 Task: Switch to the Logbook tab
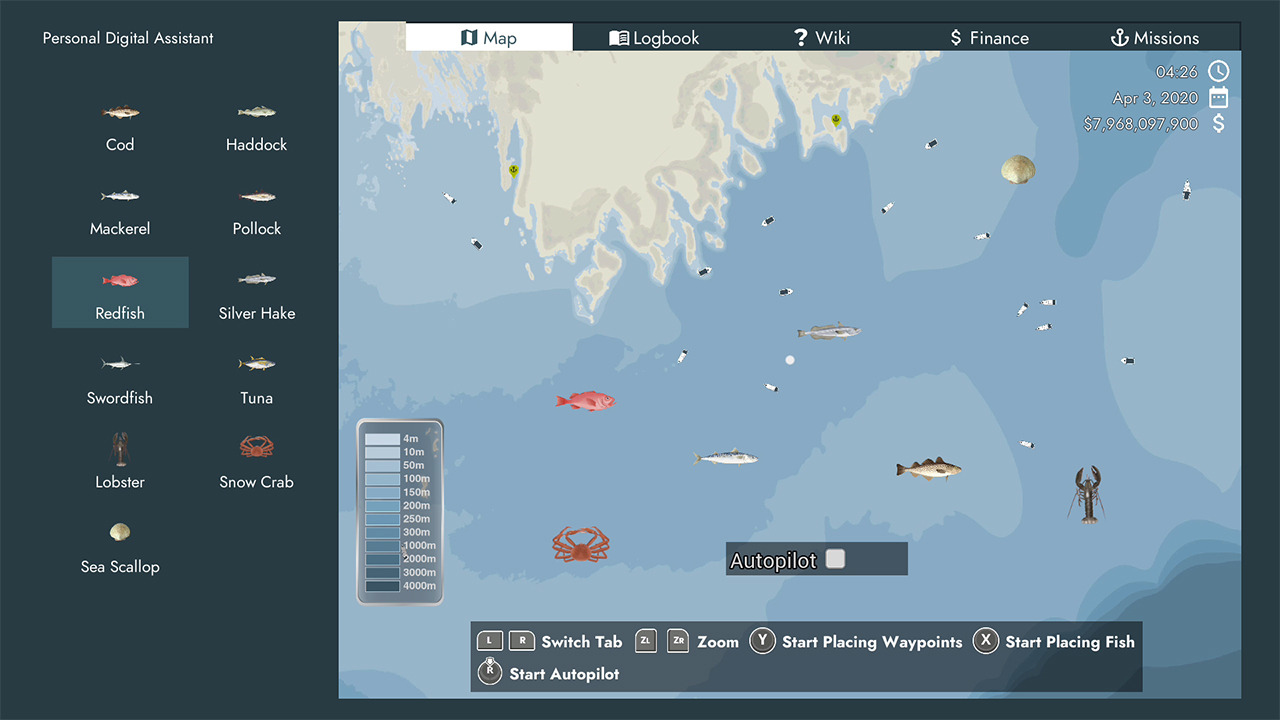[x=654, y=37]
